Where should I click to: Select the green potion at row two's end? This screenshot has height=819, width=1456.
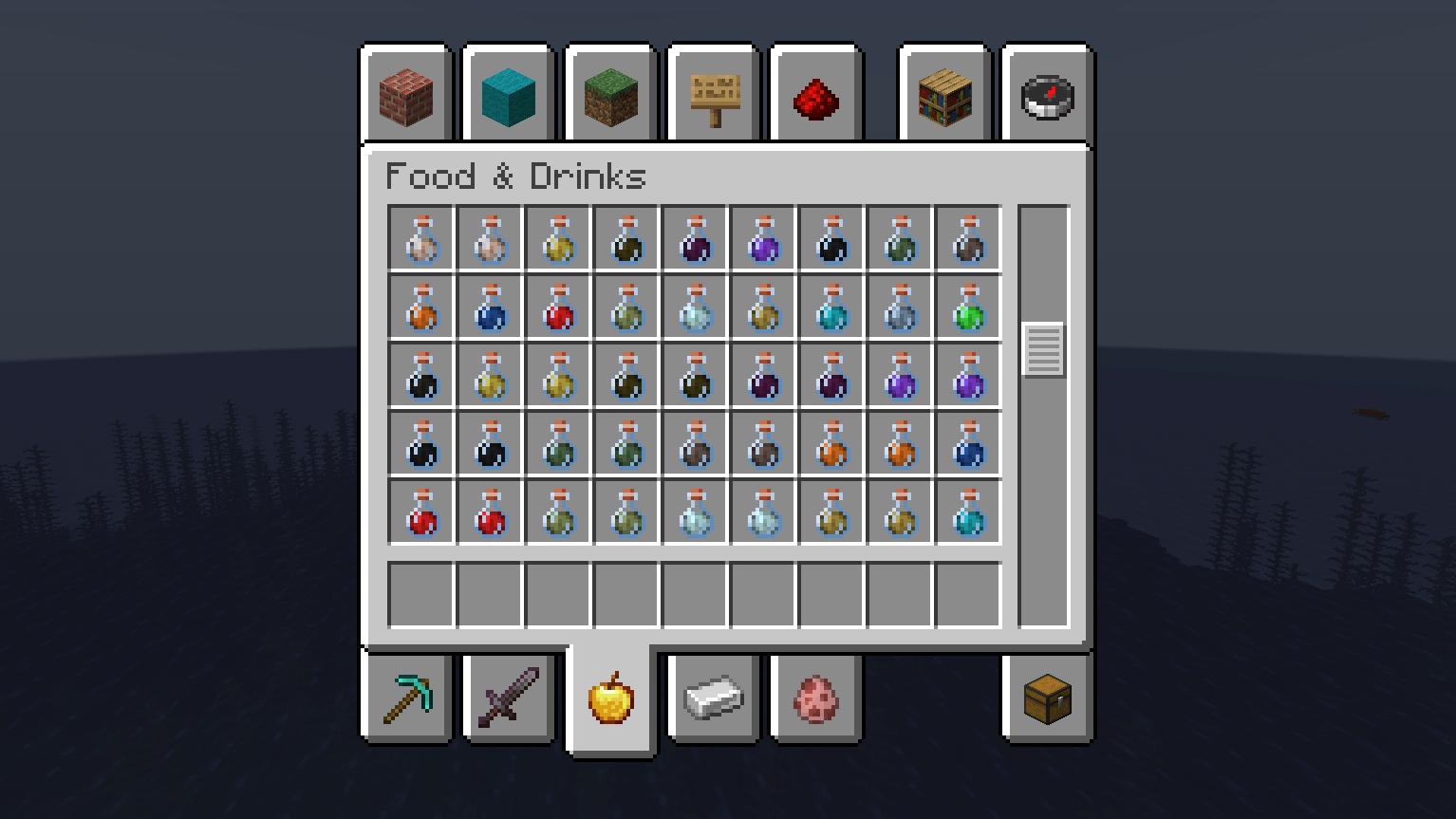967,308
